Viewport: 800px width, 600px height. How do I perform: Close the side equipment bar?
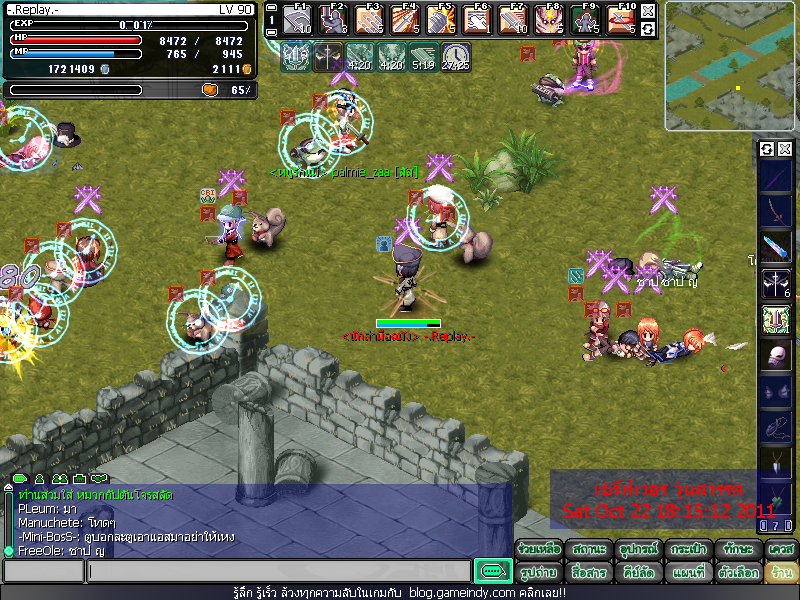click(x=785, y=149)
